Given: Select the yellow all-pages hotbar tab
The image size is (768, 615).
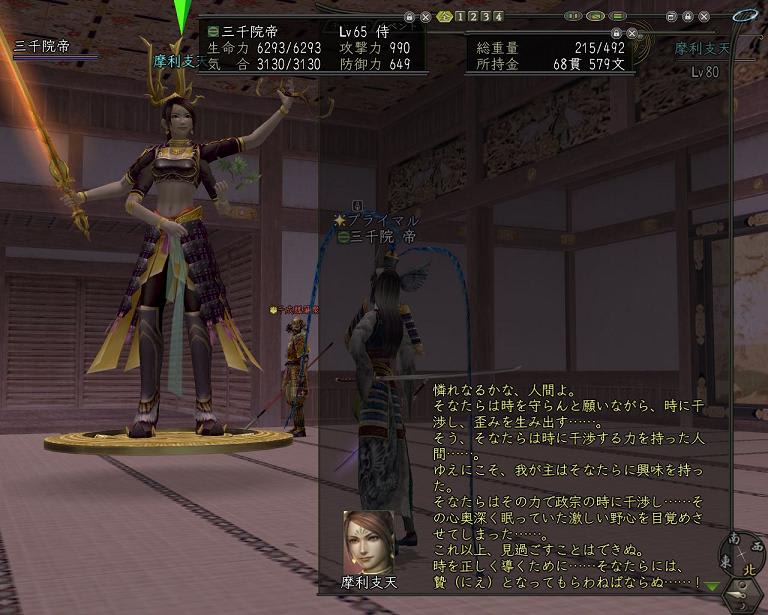Looking at the screenshot, I should 445,16.
